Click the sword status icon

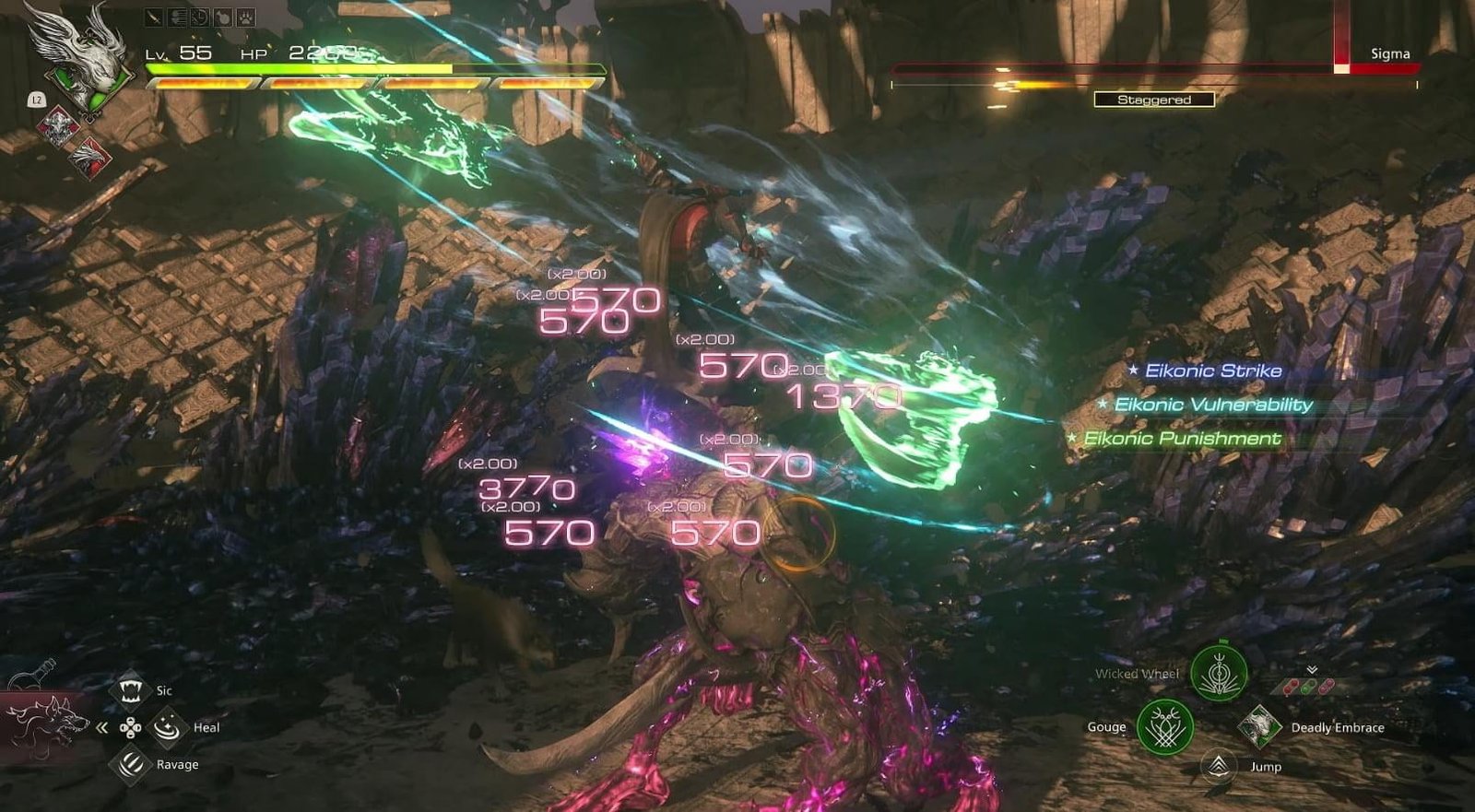(x=153, y=18)
